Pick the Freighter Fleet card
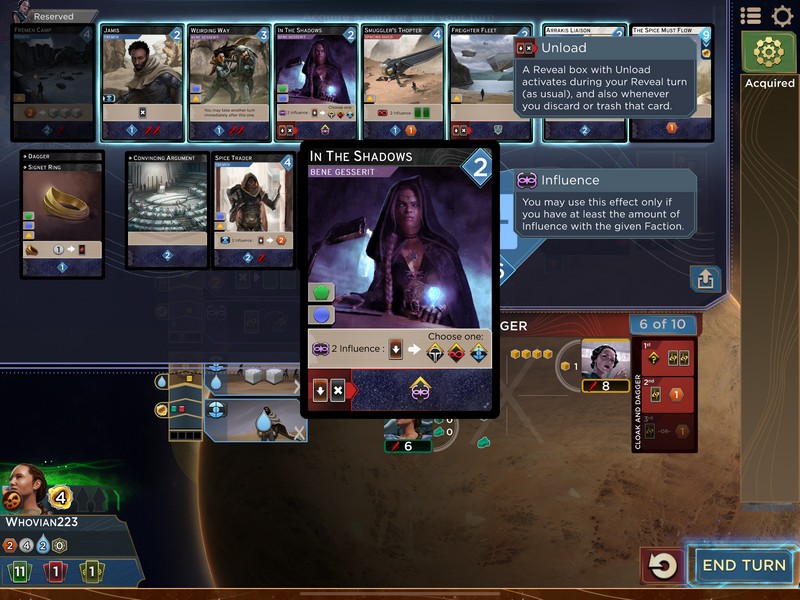This screenshot has height=600, width=800. [x=489, y=82]
